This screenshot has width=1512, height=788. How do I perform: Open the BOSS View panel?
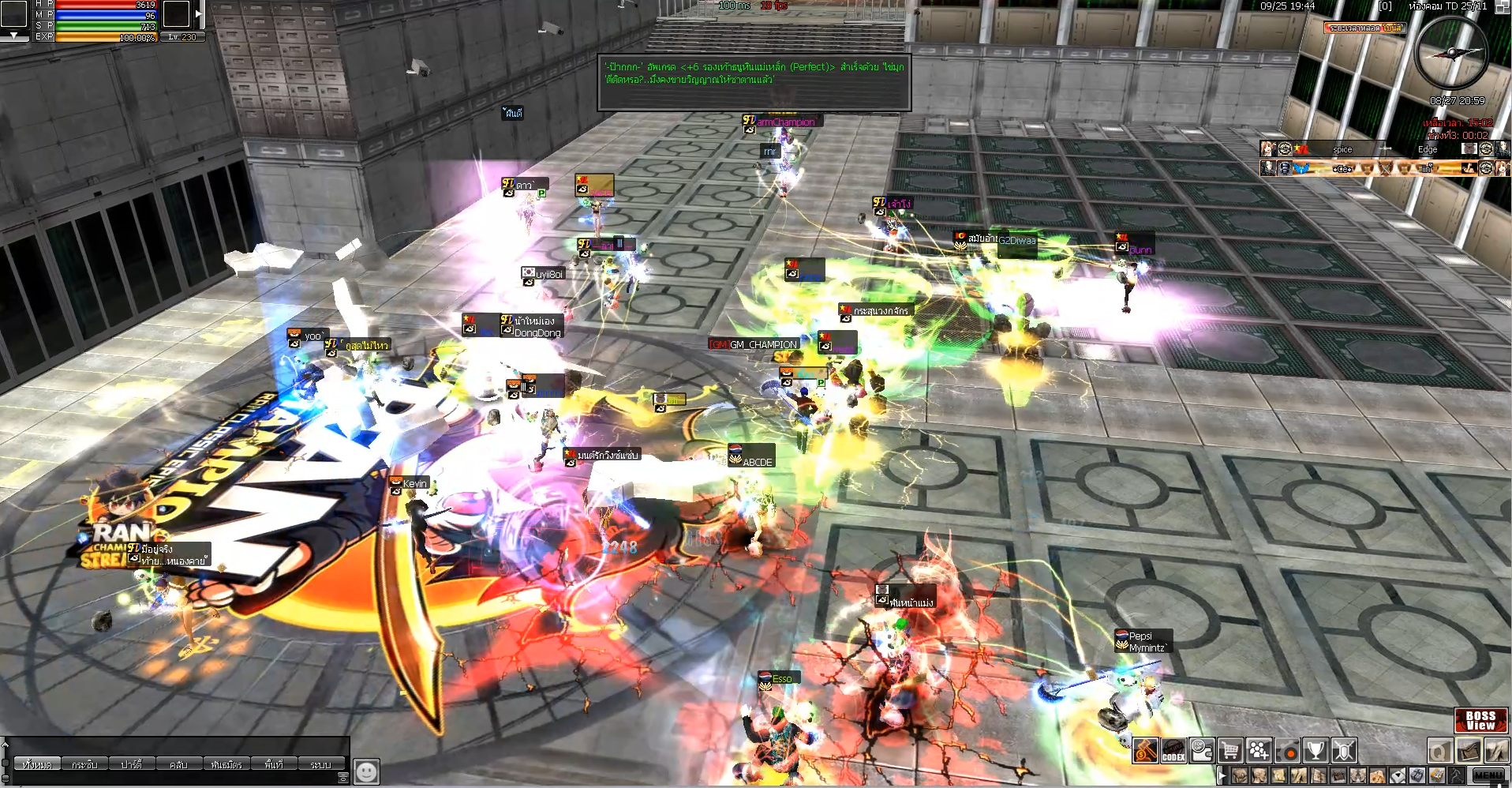1480,720
